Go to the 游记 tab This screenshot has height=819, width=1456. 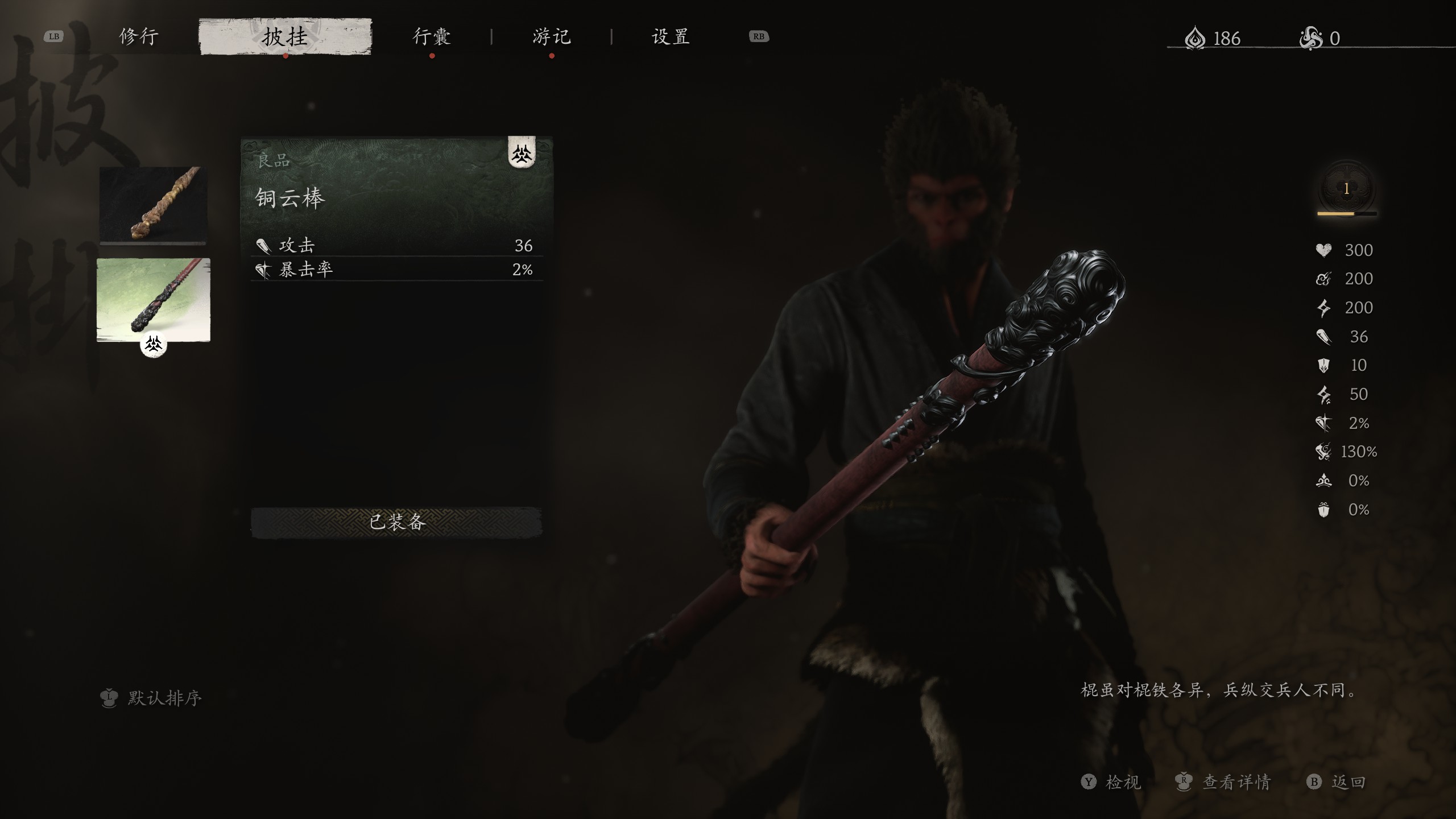[551, 37]
